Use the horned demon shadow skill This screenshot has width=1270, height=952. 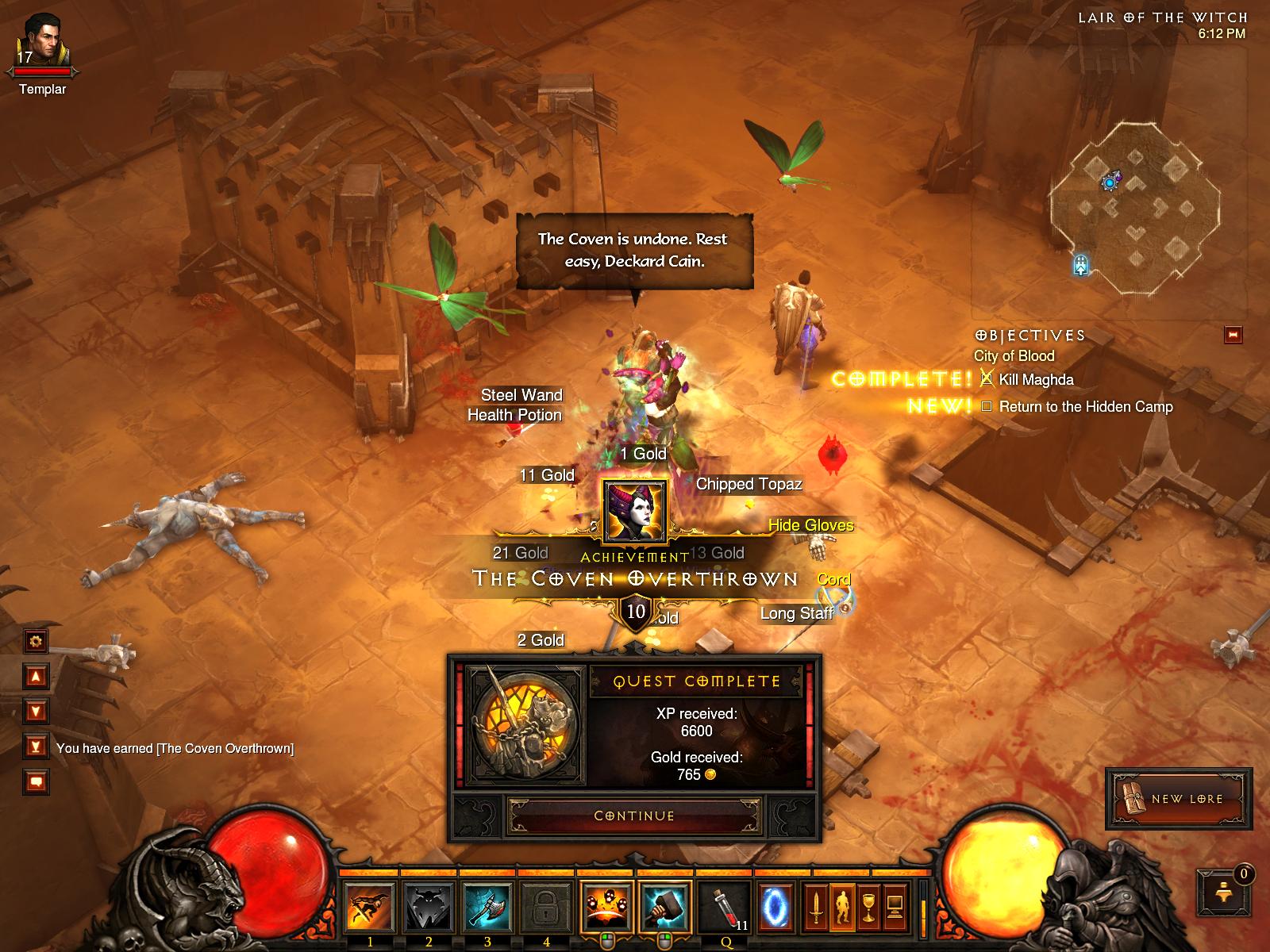pyautogui.click(x=429, y=907)
